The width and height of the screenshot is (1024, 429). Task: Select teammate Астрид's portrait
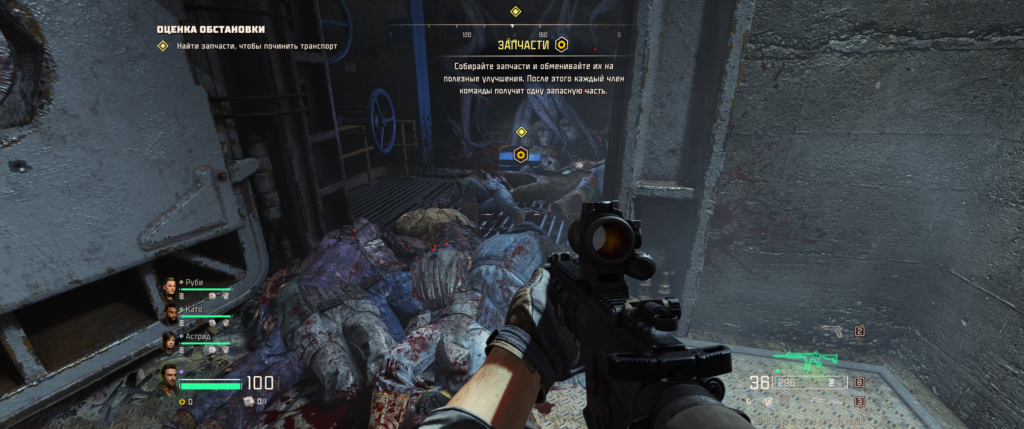click(x=169, y=342)
